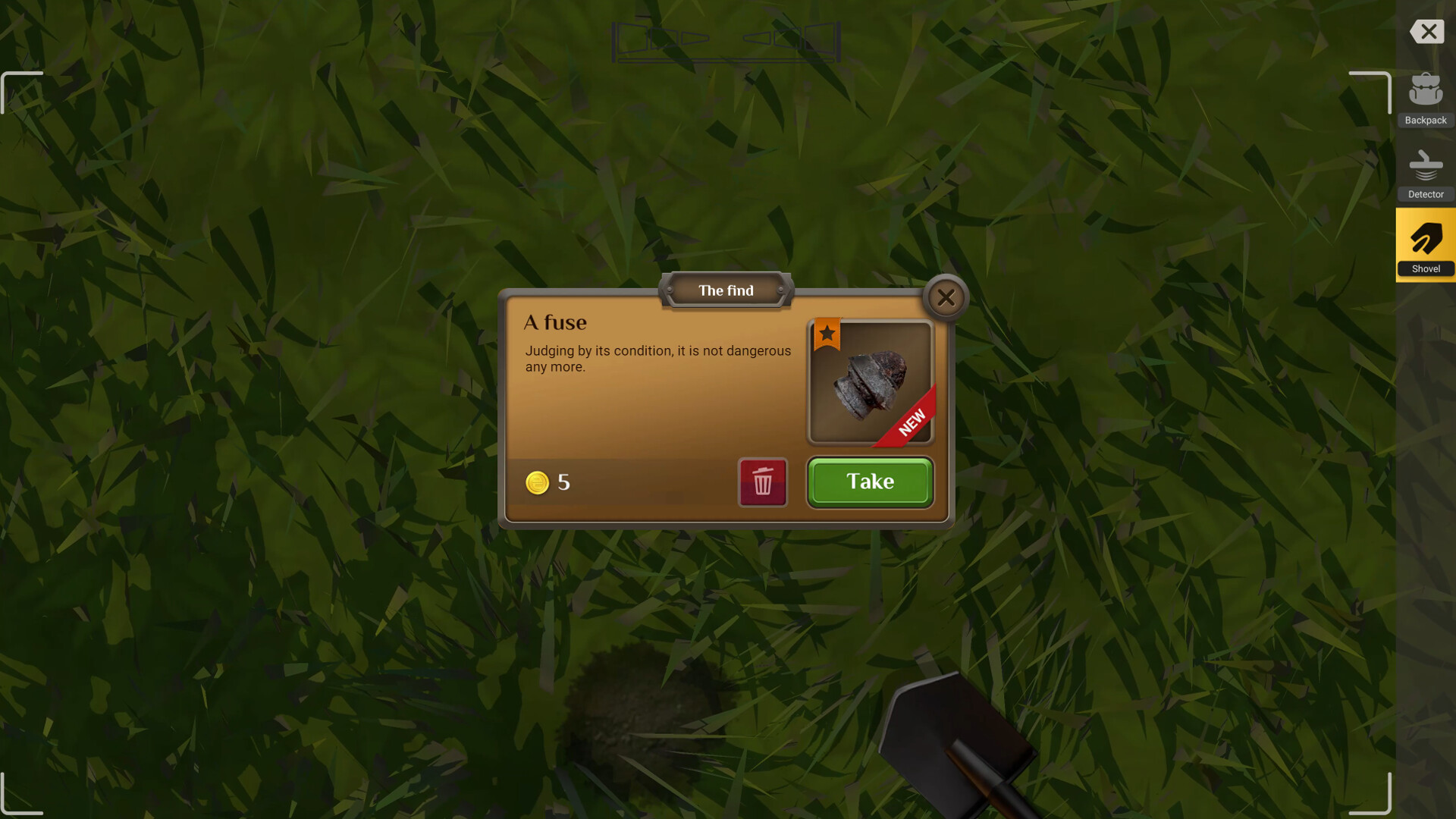
Task: Close 'The find' dialog with its X
Action: pyautogui.click(x=945, y=297)
